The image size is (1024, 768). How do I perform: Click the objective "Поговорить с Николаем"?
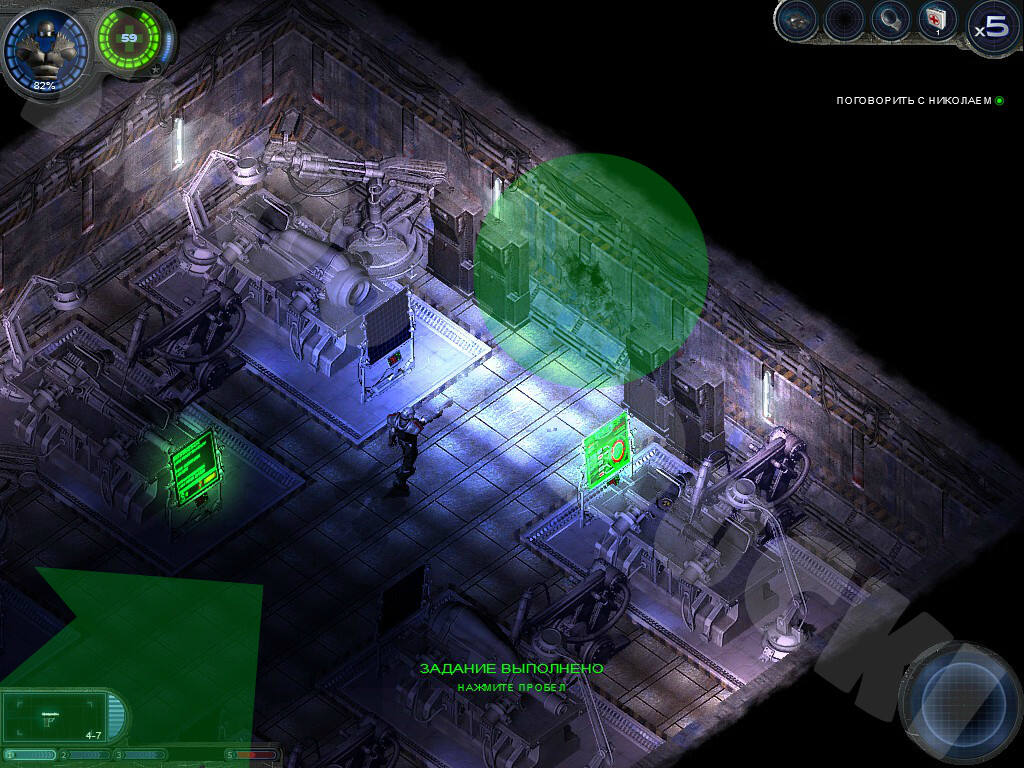[914, 101]
